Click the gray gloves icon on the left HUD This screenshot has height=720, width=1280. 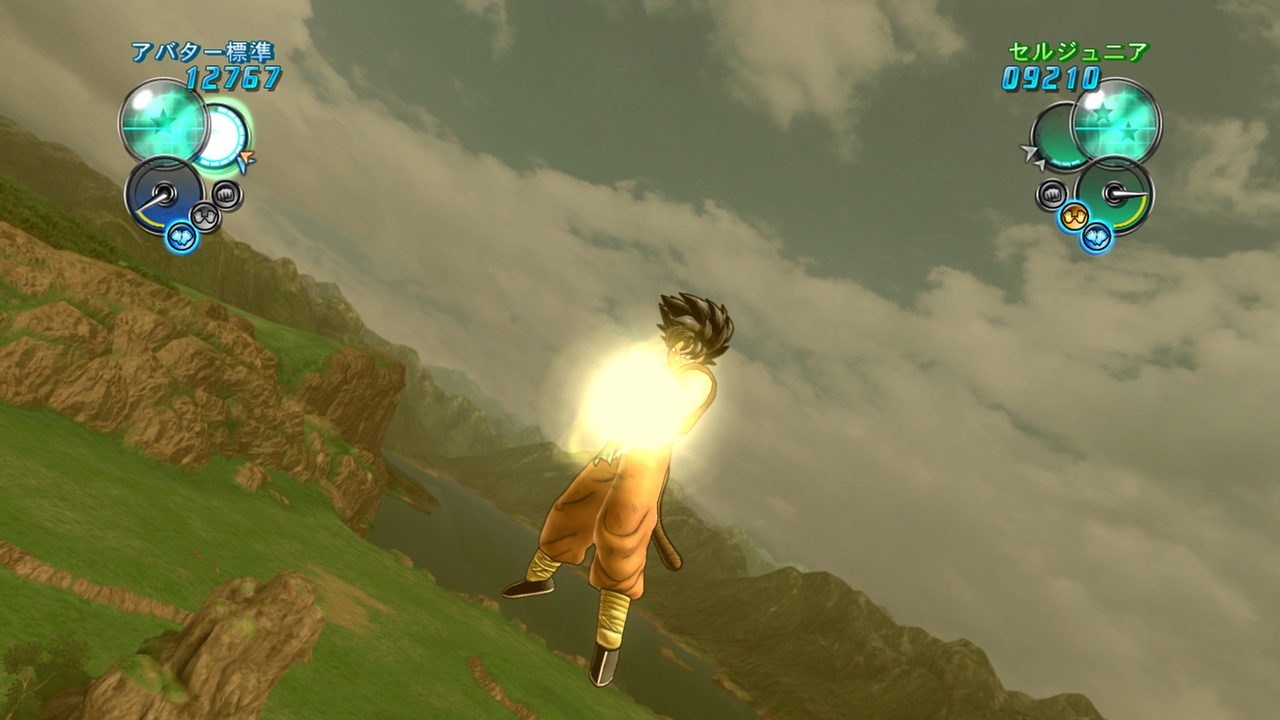pyautogui.click(x=204, y=217)
